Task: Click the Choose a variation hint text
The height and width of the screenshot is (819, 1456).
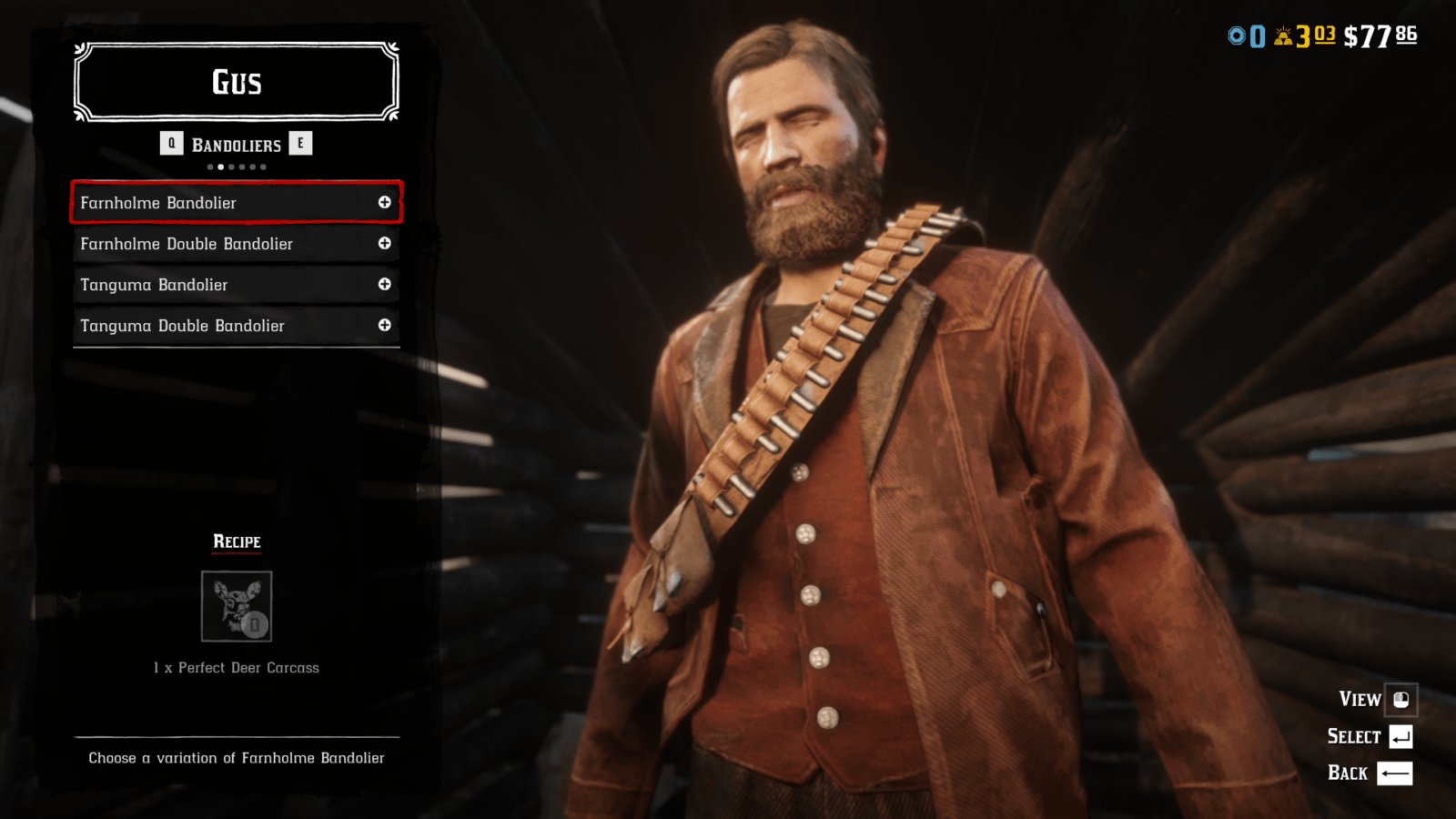Action: 236,757
